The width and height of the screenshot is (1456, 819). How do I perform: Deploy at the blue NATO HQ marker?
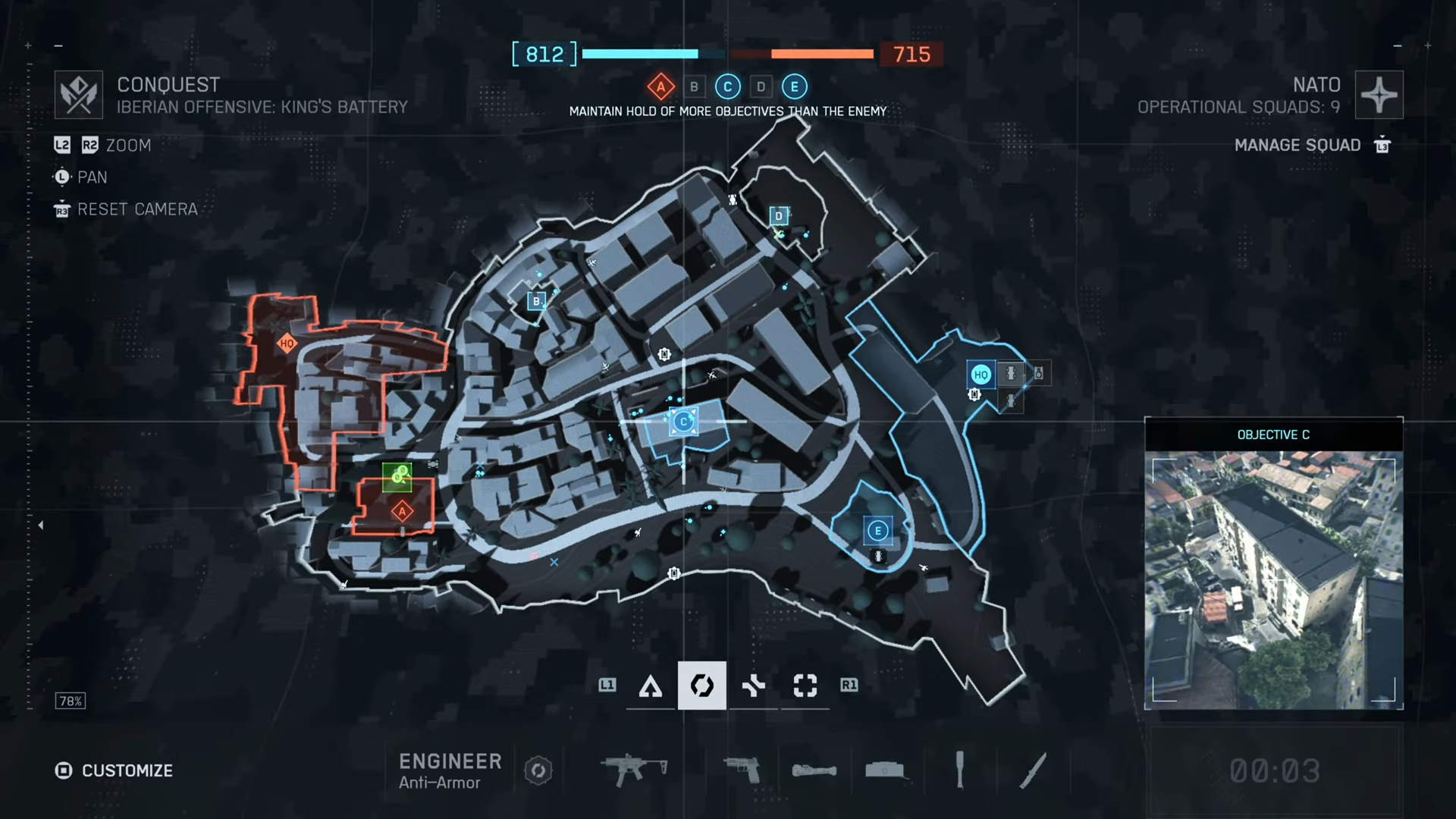pyautogui.click(x=981, y=375)
